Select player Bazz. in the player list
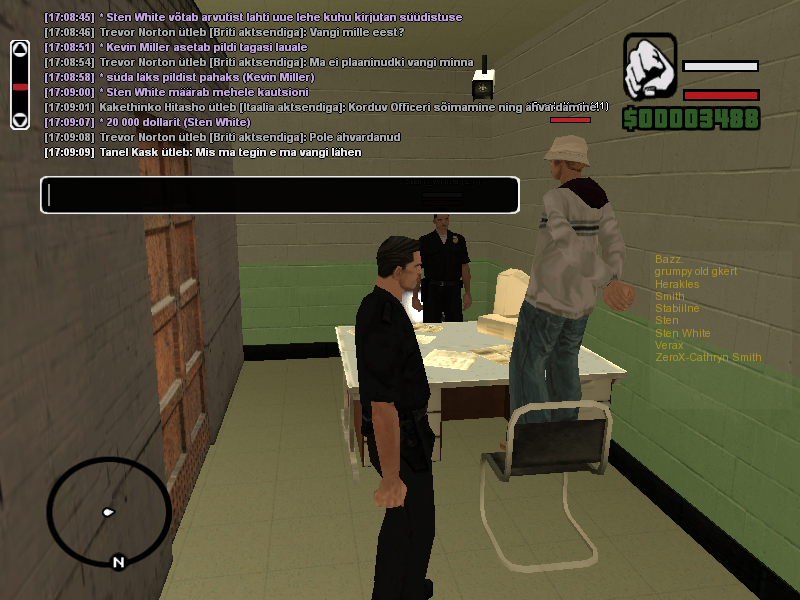Viewport: 800px width, 600px height. coord(668,260)
